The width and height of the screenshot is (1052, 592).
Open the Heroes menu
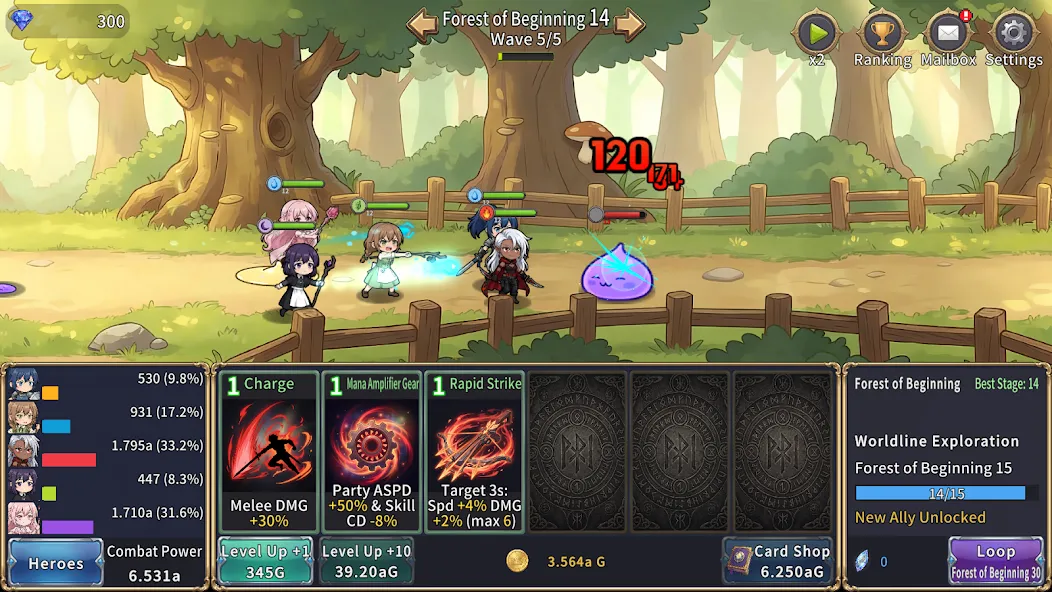56,563
